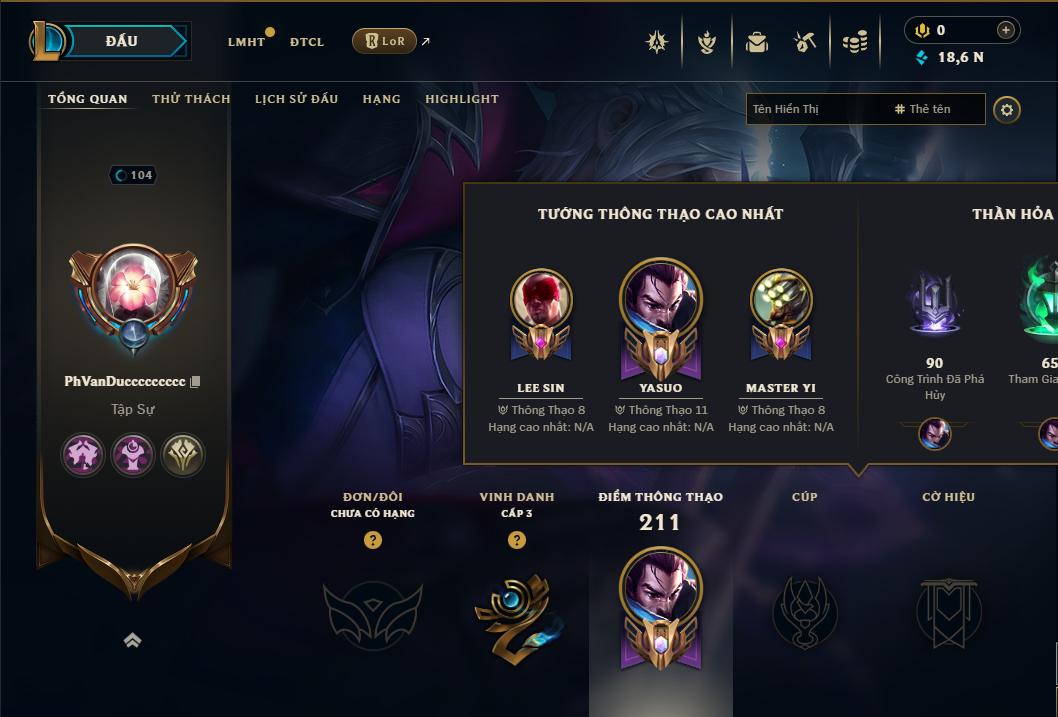Switch to the ĐTCL game tab

(307, 42)
